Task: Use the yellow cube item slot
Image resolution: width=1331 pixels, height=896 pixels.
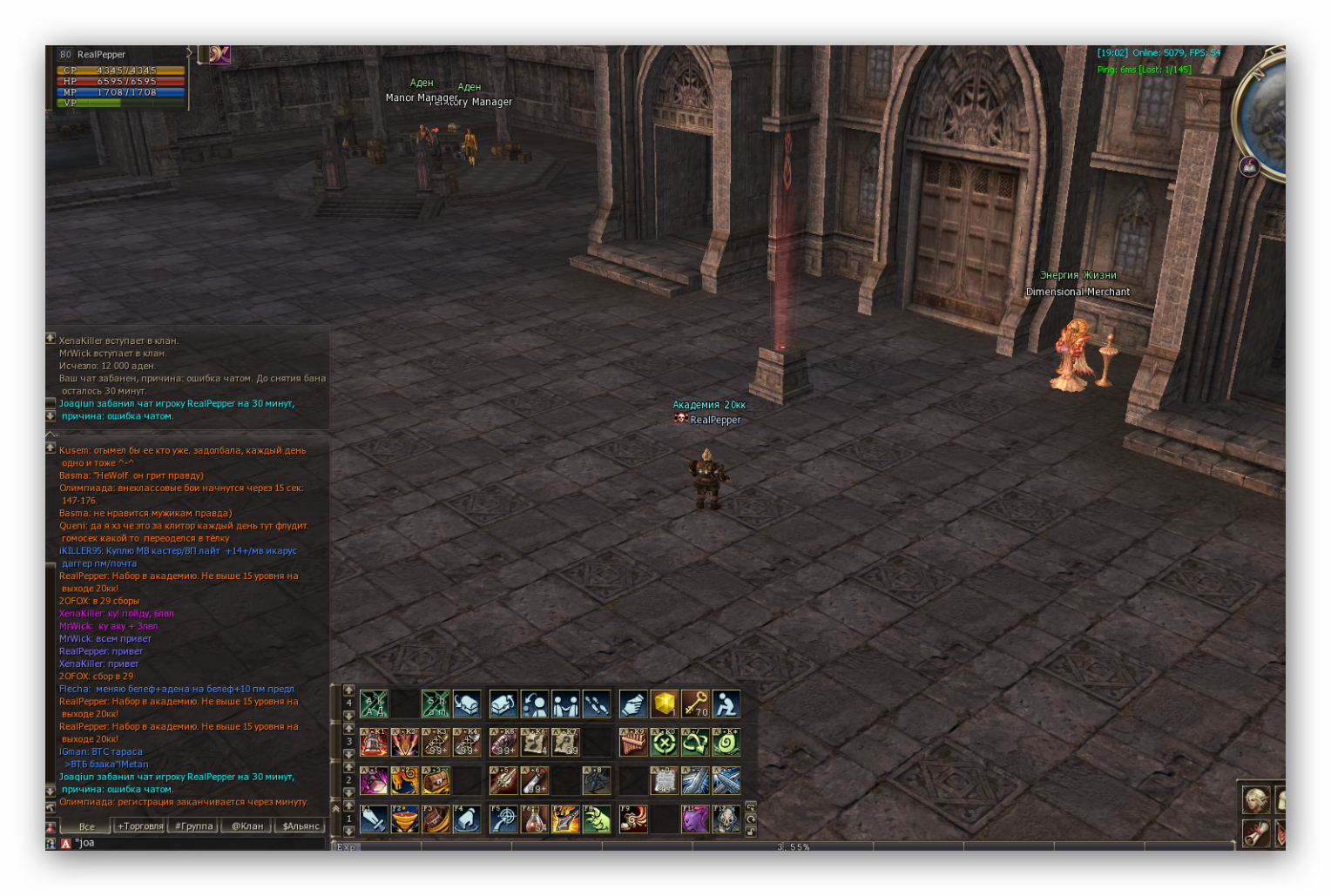Action: click(665, 704)
